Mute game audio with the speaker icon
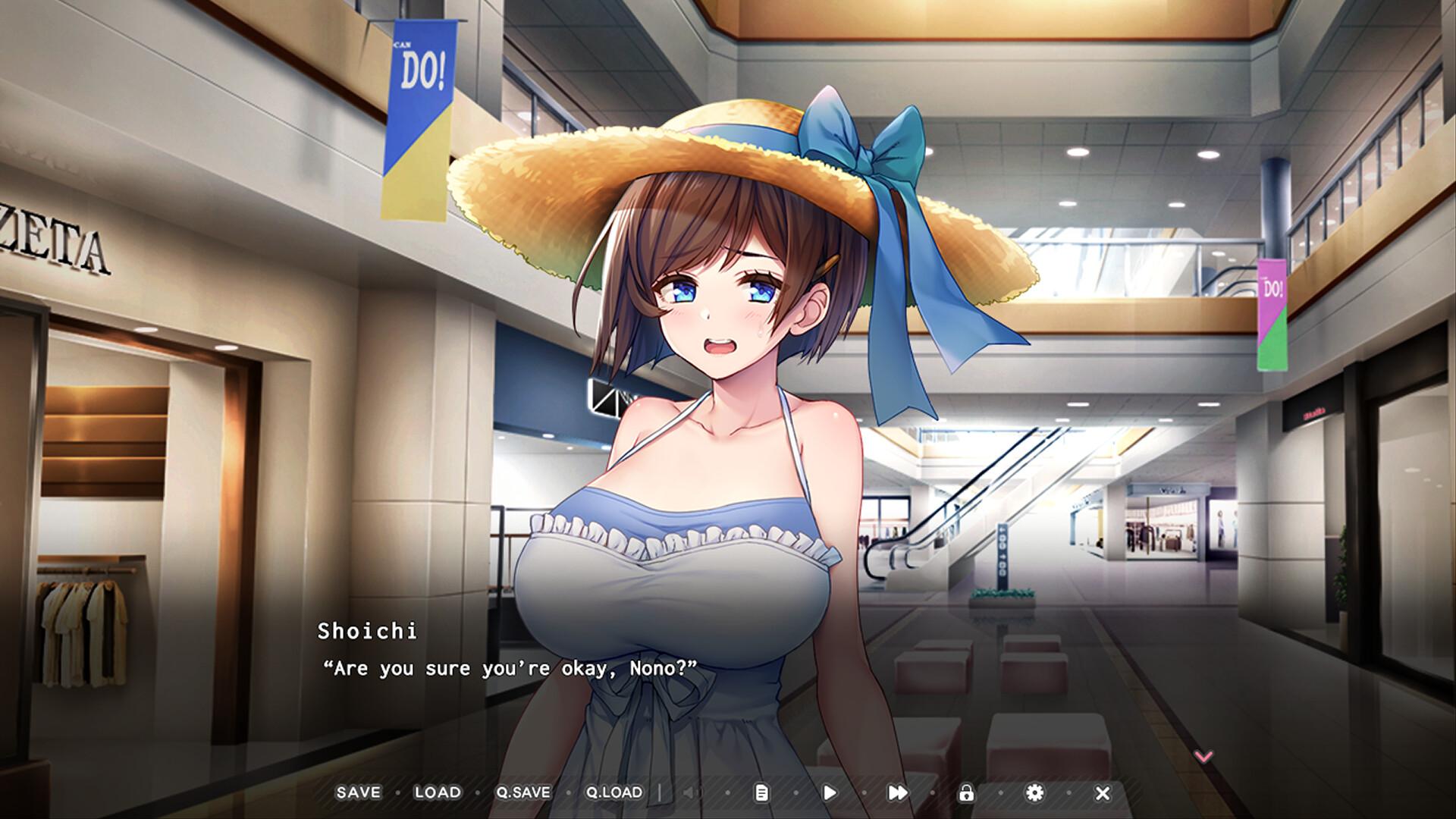This screenshot has height=819, width=1456. tap(691, 792)
